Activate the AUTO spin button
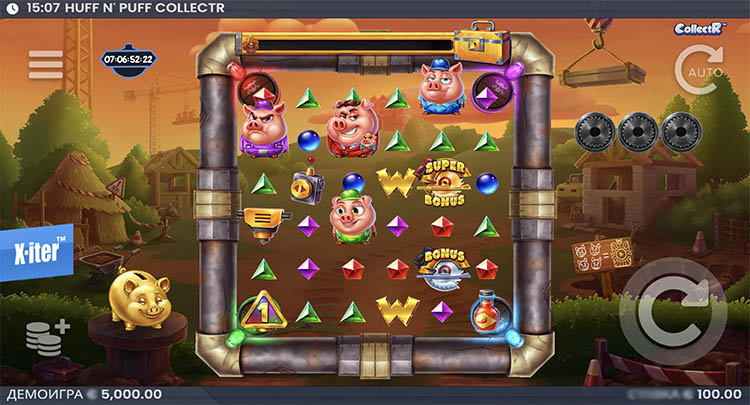This screenshot has width=750, height=405. pos(698,70)
